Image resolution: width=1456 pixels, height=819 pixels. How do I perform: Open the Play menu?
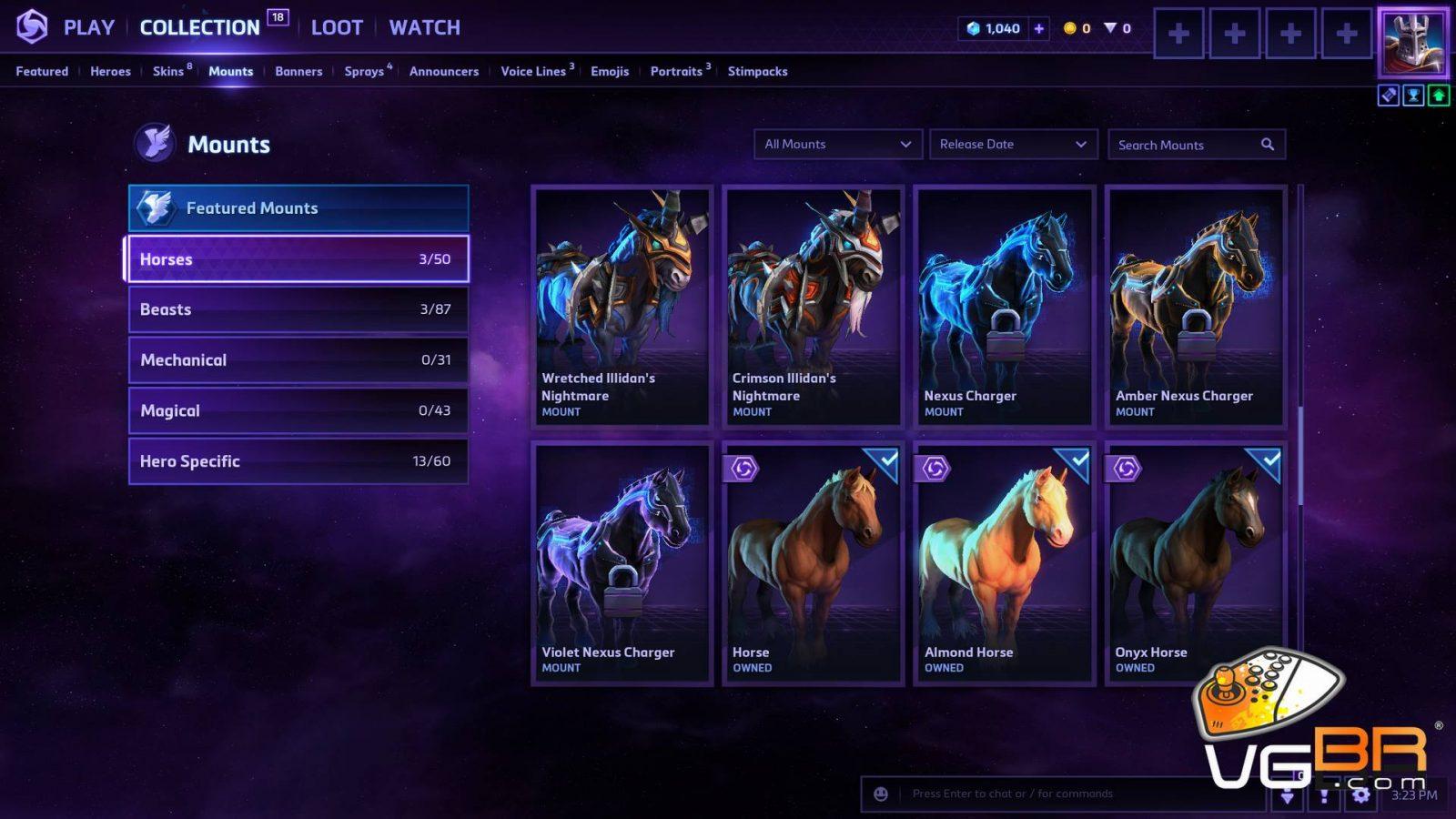pos(88,27)
